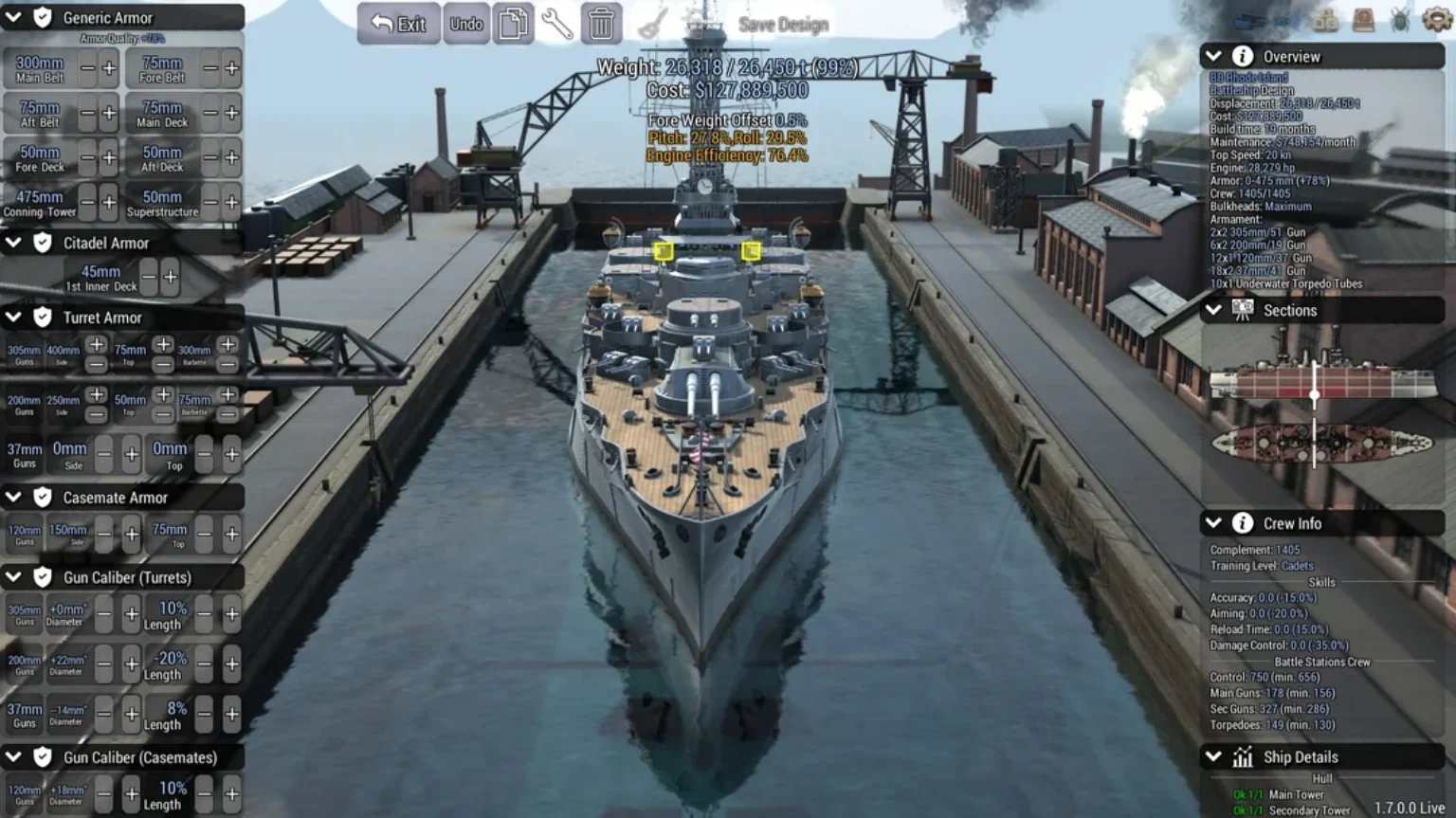Save Design button
Image resolution: width=1456 pixels, height=818 pixels.
pos(782,25)
